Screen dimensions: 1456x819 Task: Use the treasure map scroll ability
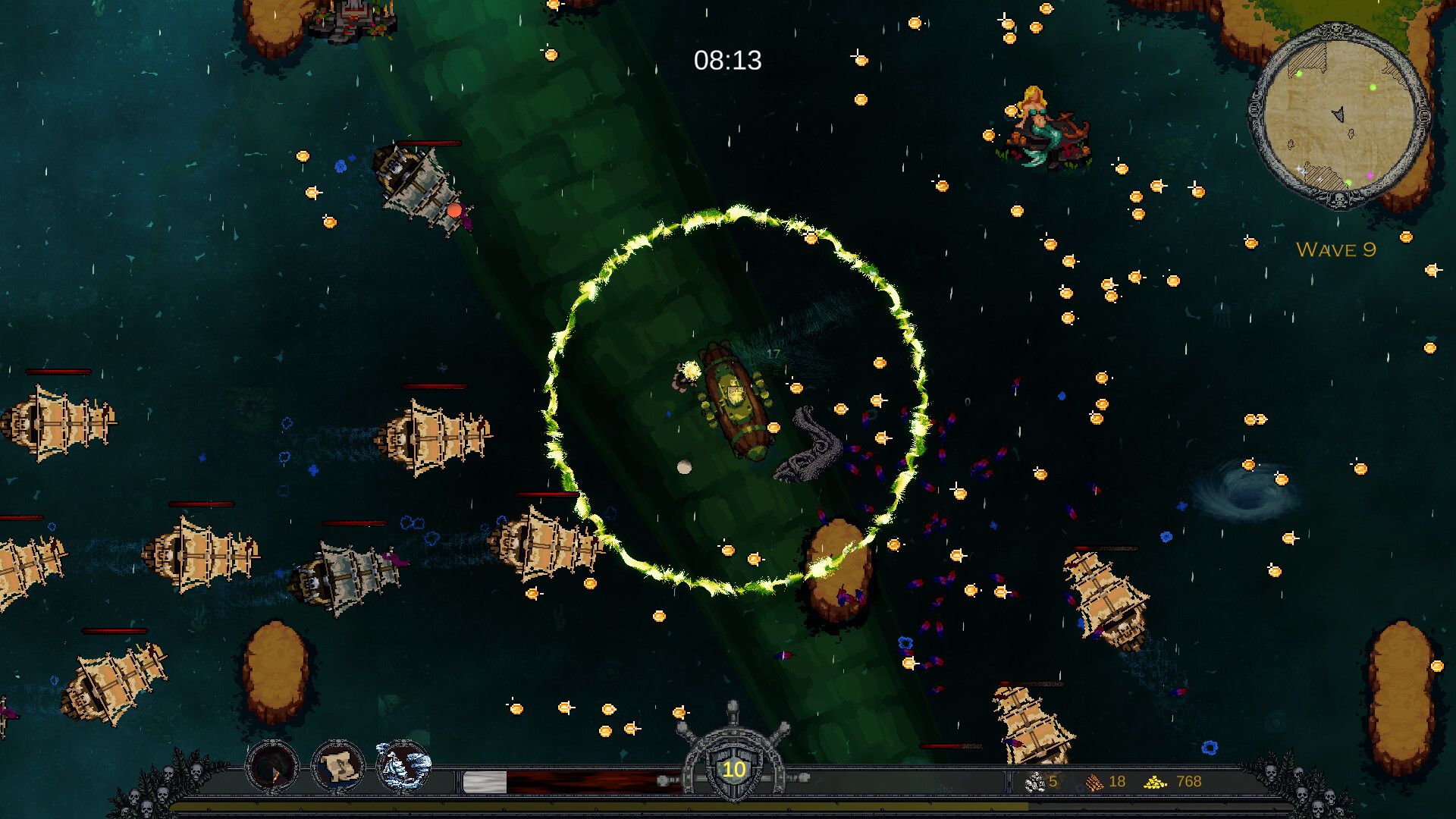tap(338, 767)
